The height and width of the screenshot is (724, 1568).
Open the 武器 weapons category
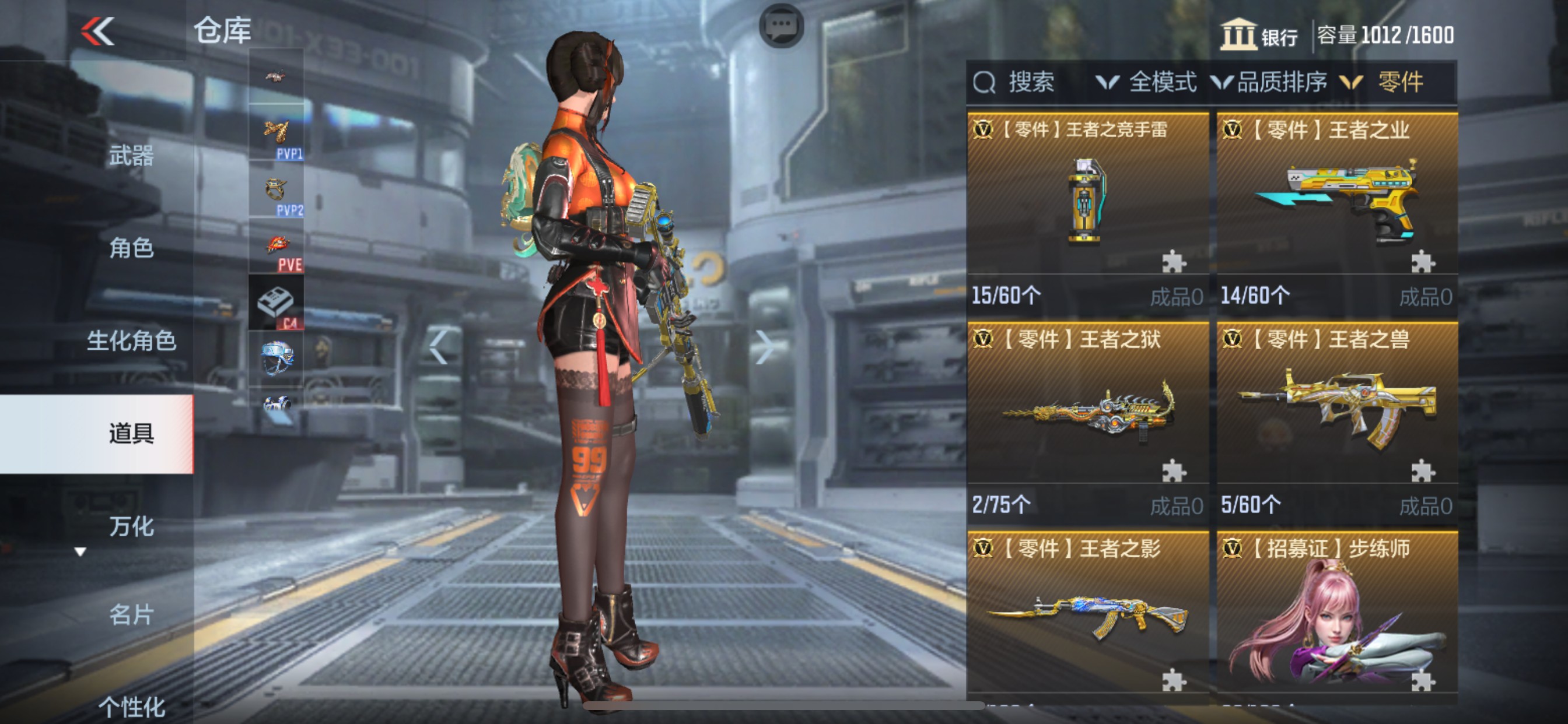[131, 156]
